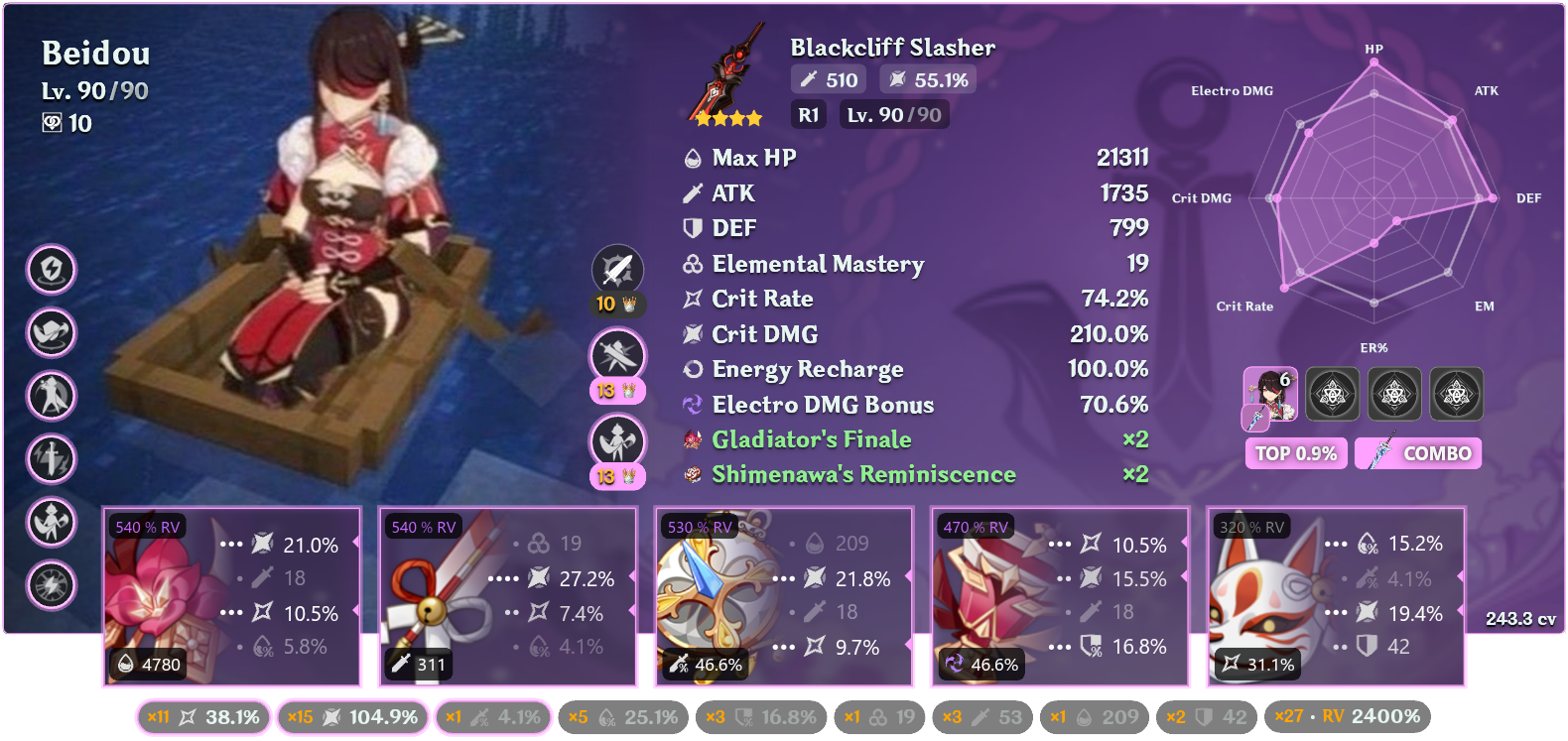The image size is (1568, 741).
Task: Toggle the first locked constellation slot
Action: coord(1333,394)
